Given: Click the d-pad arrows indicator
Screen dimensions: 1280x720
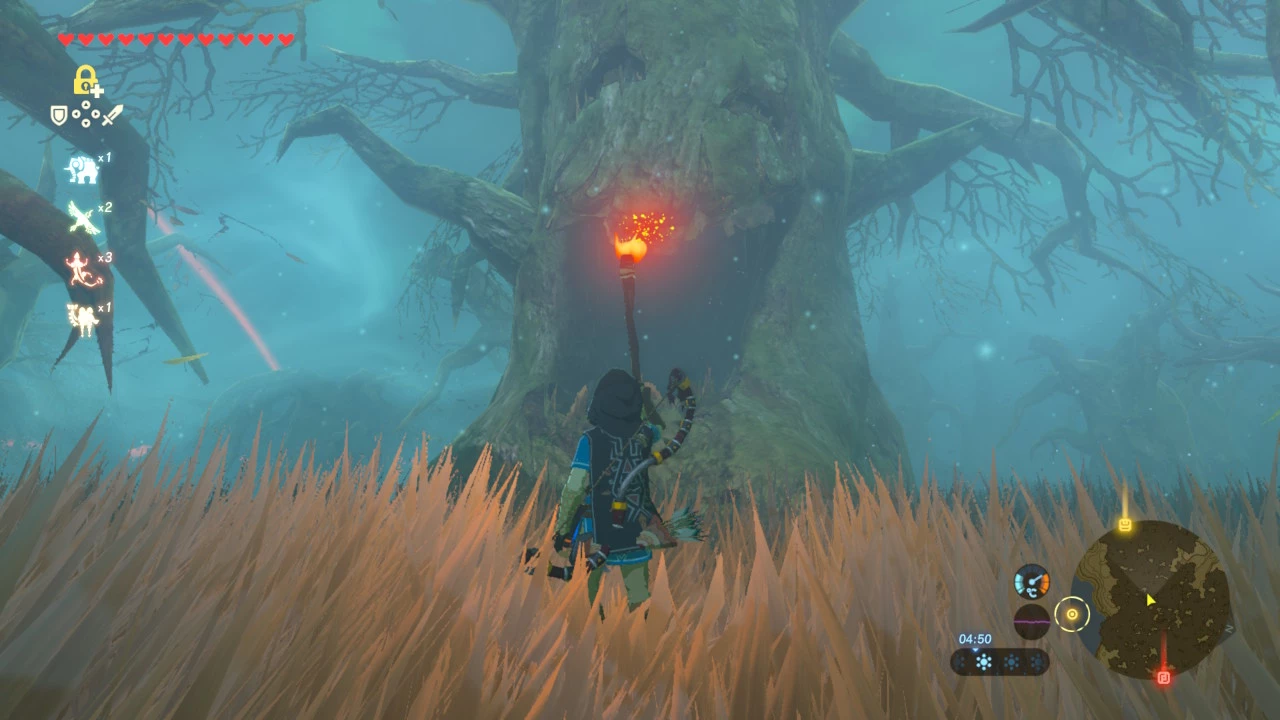Looking at the screenshot, I should 85,116.
